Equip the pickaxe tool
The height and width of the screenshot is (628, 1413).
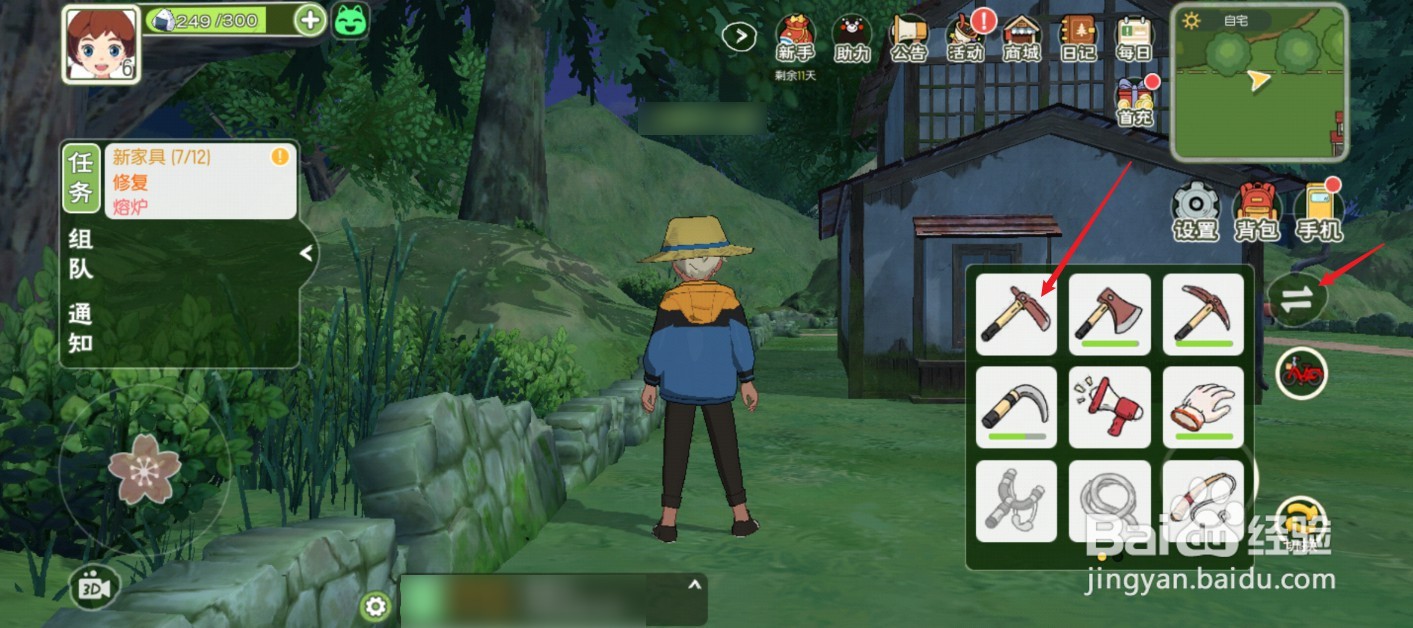[x=1203, y=314]
